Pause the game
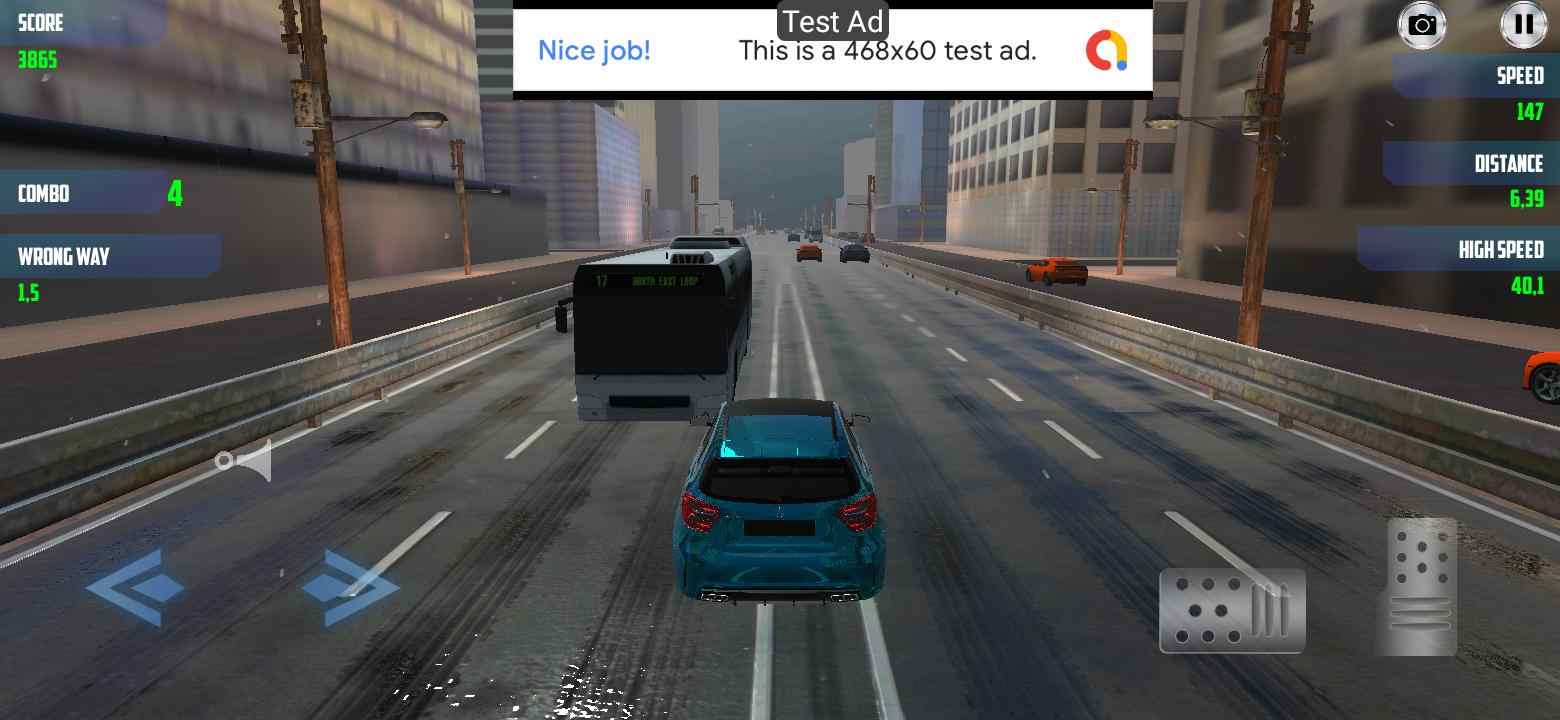The image size is (1560, 720). (x=1523, y=25)
